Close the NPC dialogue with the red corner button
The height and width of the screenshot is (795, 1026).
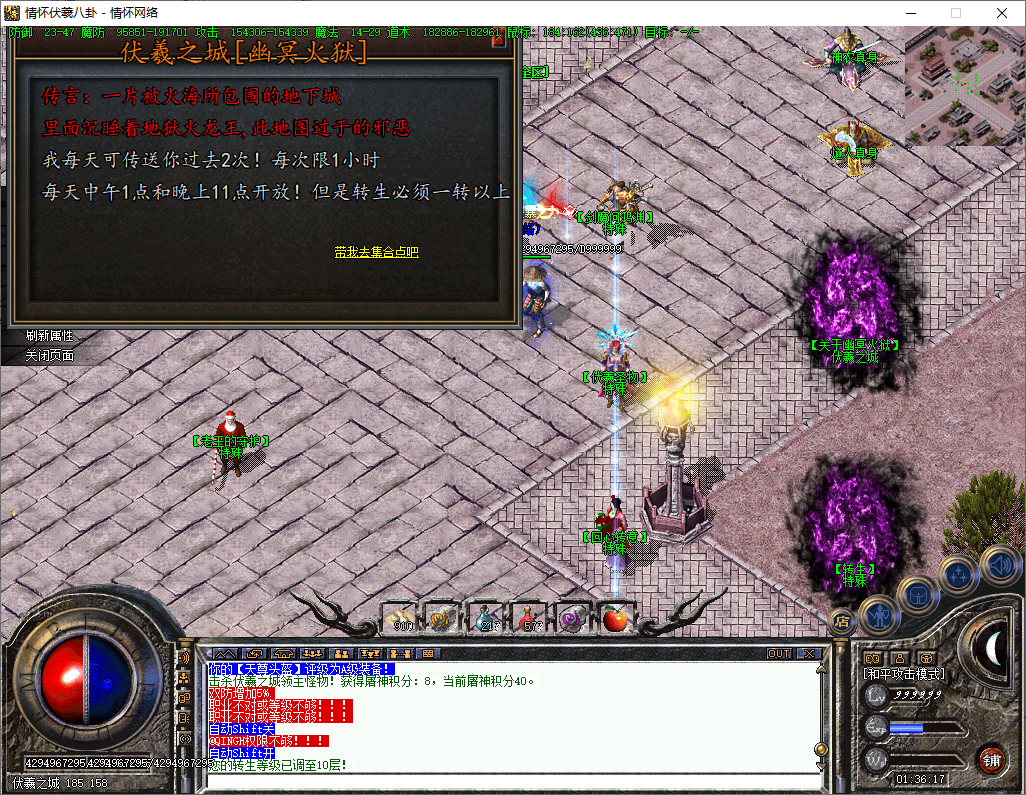tap(499, 41)
